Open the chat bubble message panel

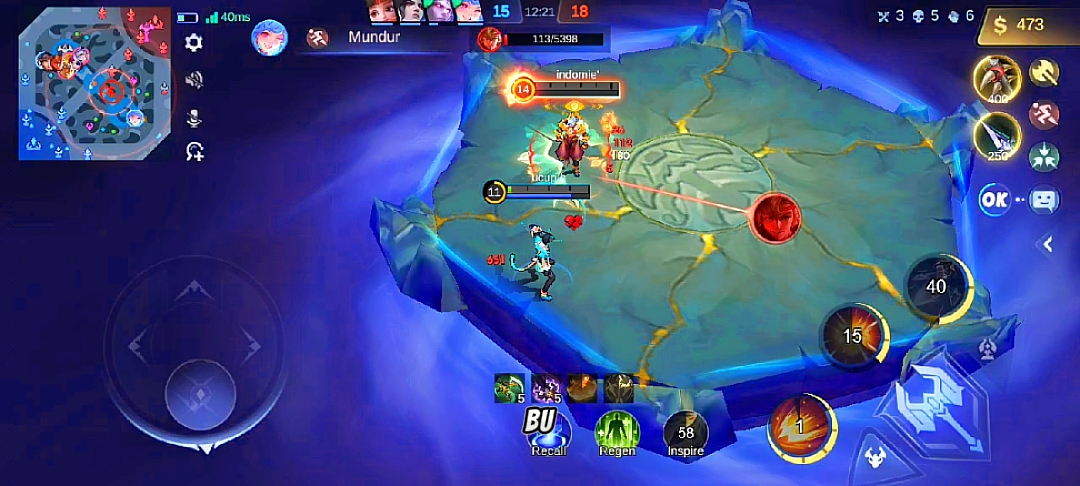pos(1043,199)
